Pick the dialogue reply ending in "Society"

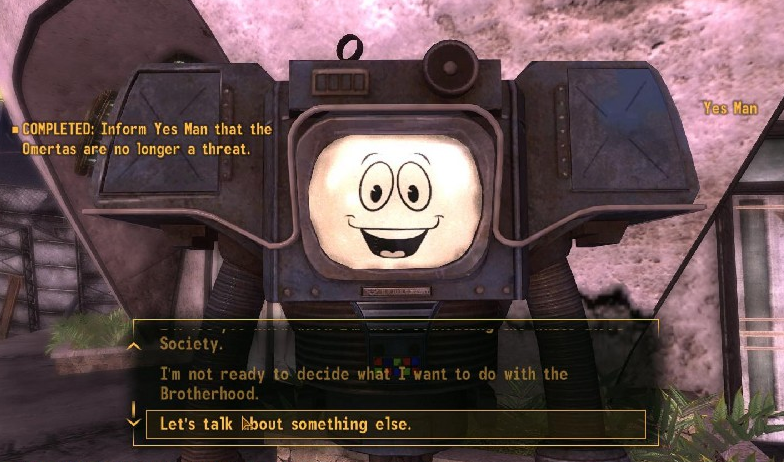click(192, 343)
